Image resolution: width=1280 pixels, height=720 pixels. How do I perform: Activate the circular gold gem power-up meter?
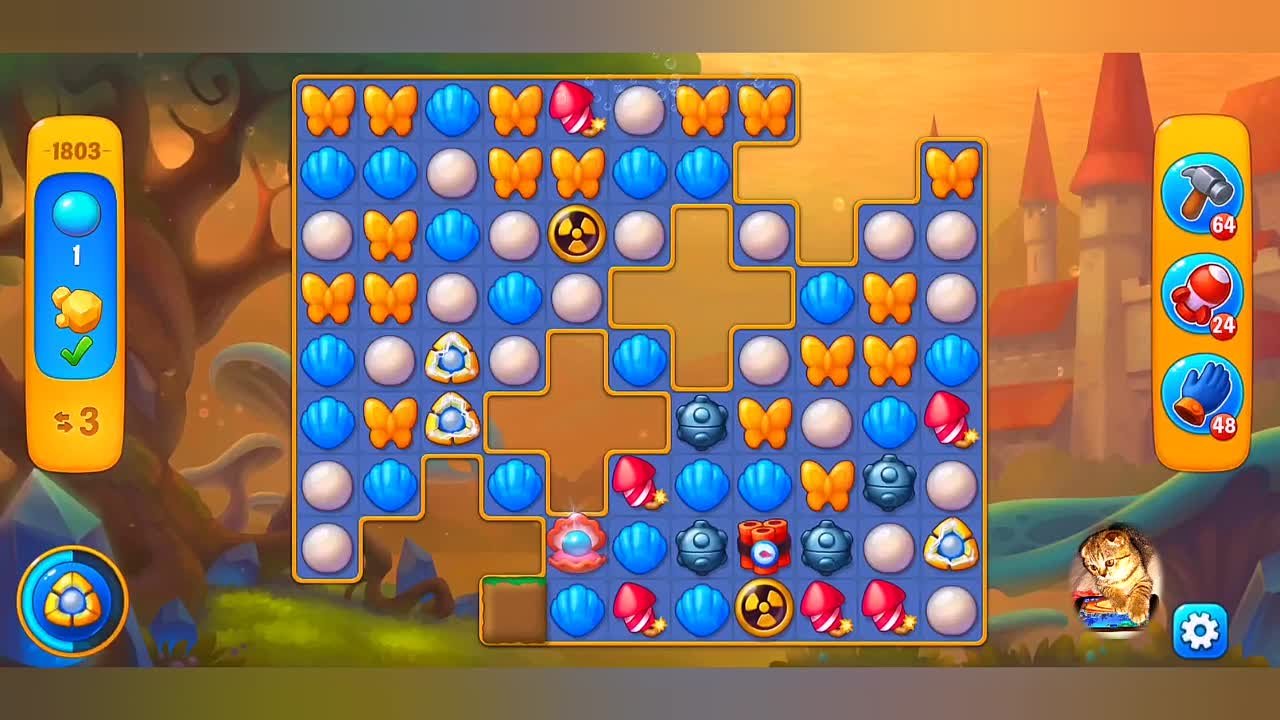tap(72, 600)
